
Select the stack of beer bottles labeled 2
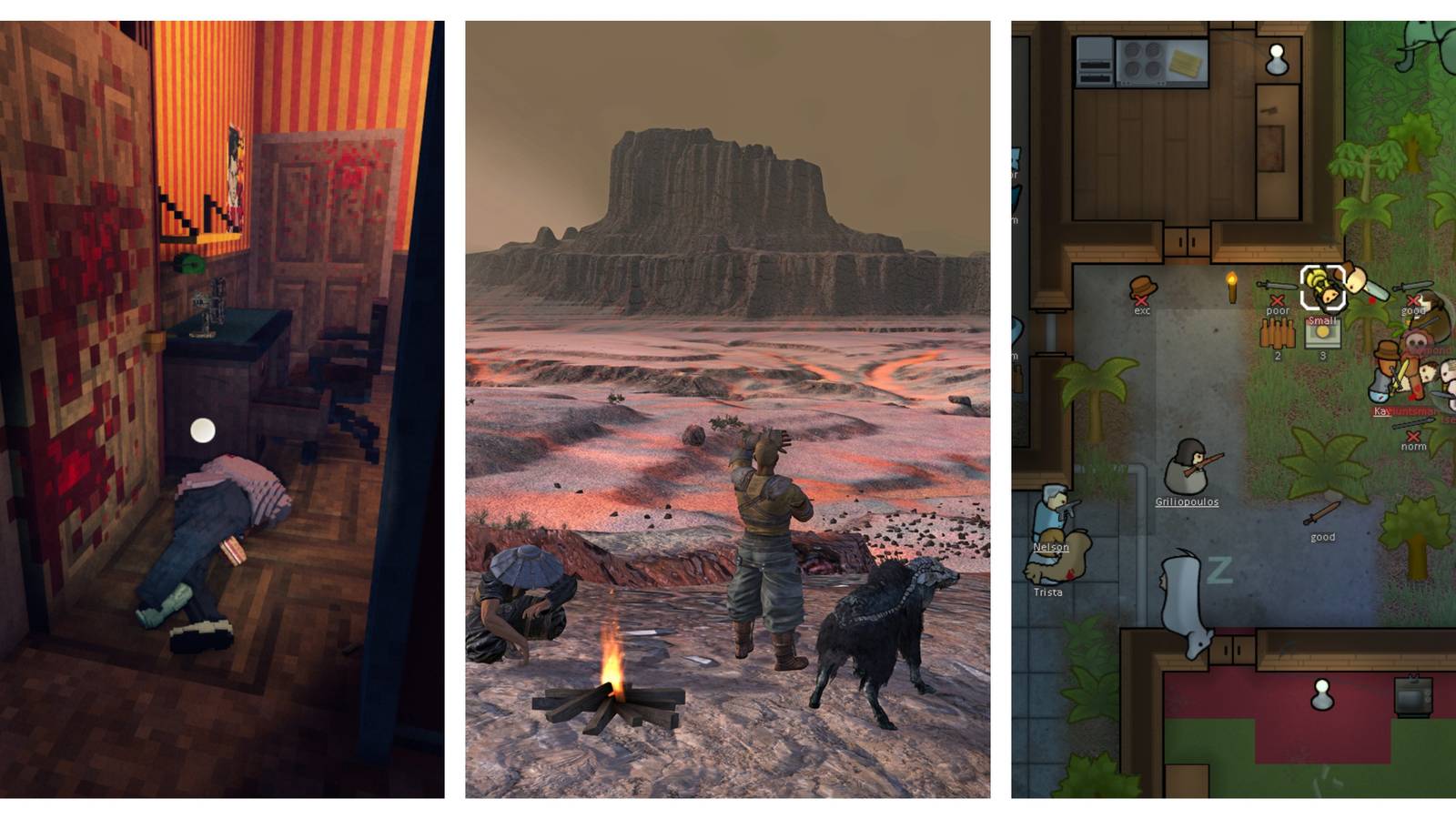1278,334
